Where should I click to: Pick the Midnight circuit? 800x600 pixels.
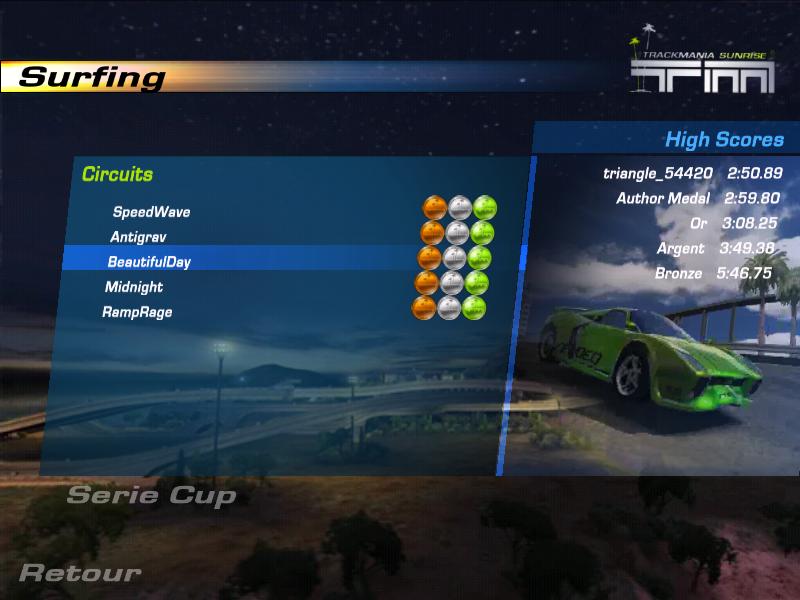point(134,287)
